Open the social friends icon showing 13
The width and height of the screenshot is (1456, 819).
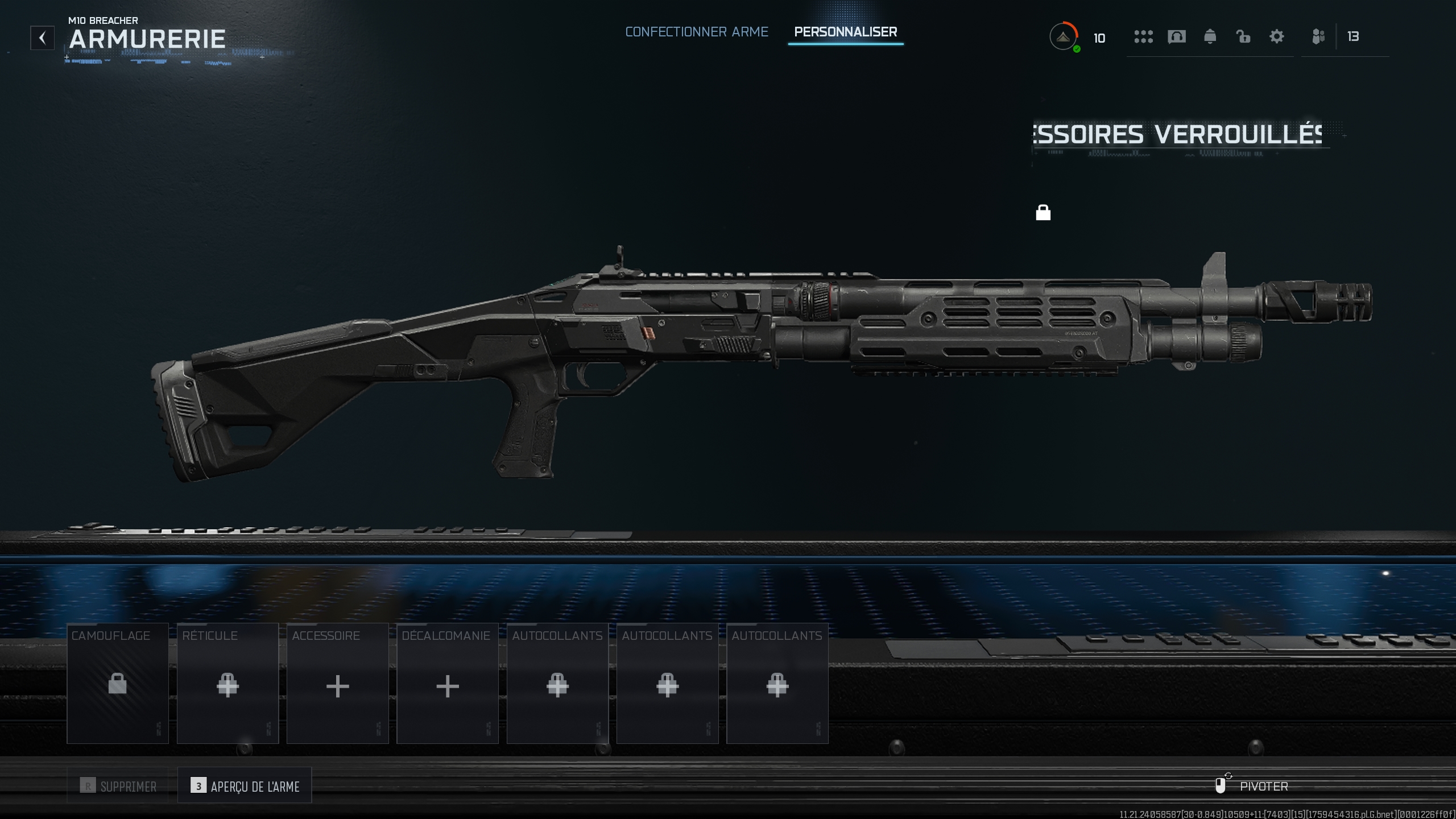click(x=1318, y=36)
